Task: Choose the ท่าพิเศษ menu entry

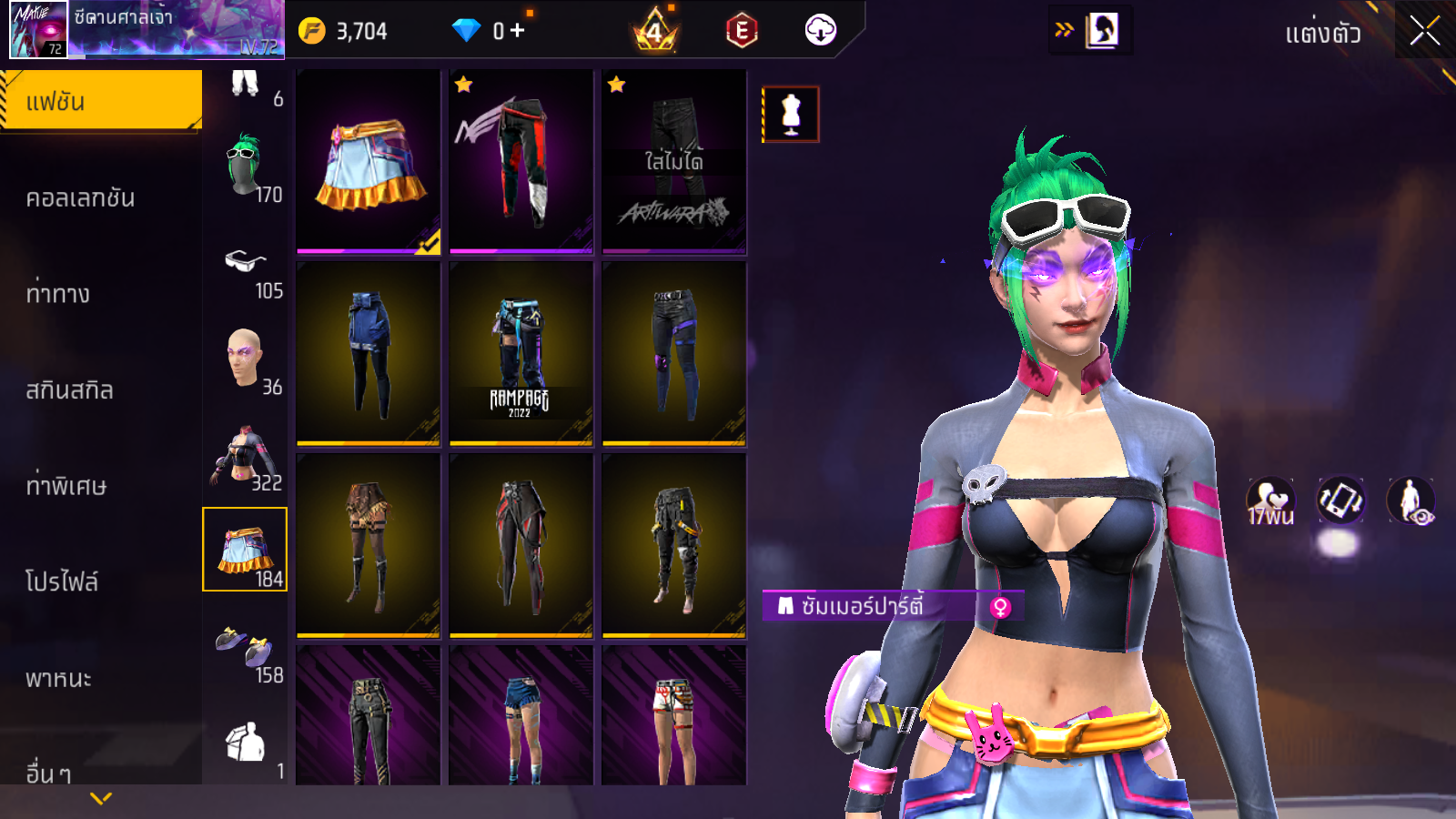Action: [x=66, y=485]
